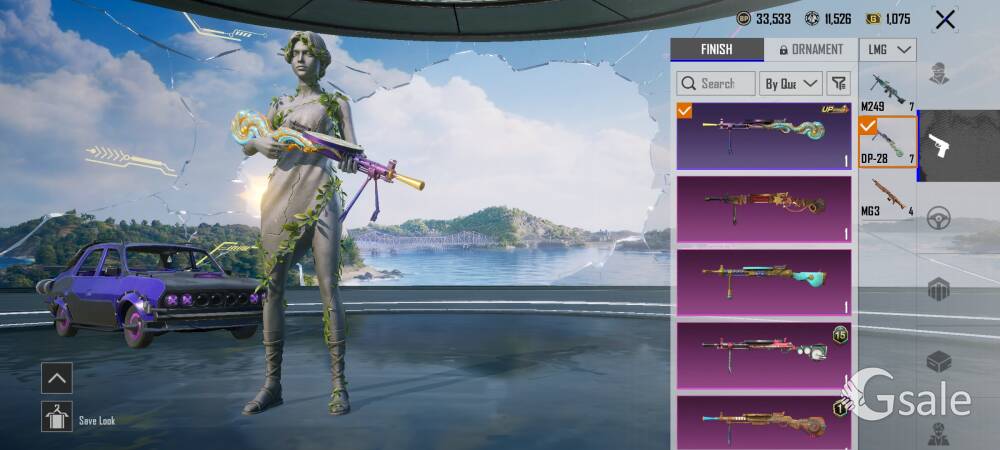This screenshot has width=1000, height=450.
Task: Open the LMG weapon category dropdown
Action: [x=888, y=49]
